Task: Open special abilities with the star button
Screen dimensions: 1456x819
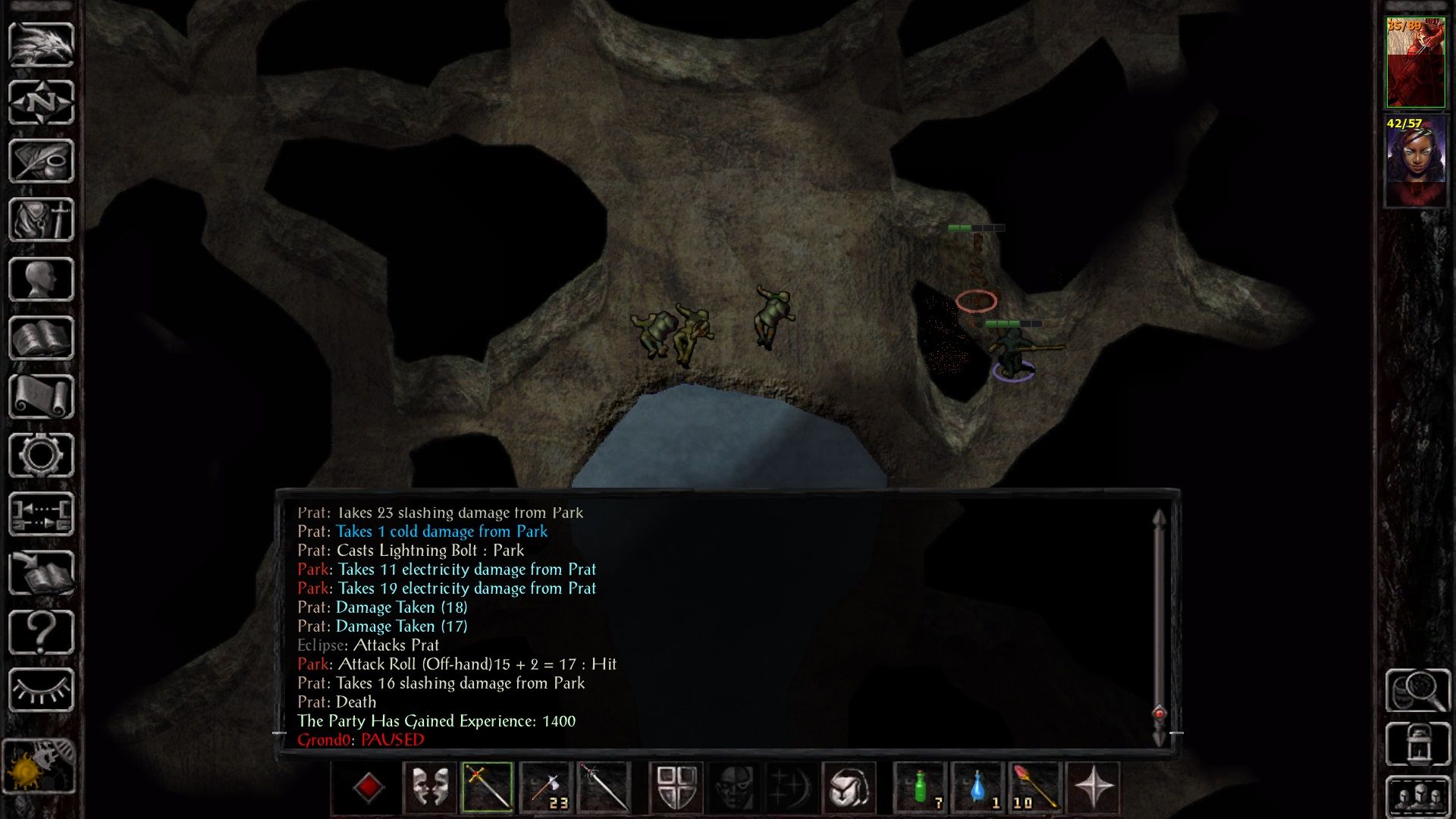Action: coord(1093,787)
